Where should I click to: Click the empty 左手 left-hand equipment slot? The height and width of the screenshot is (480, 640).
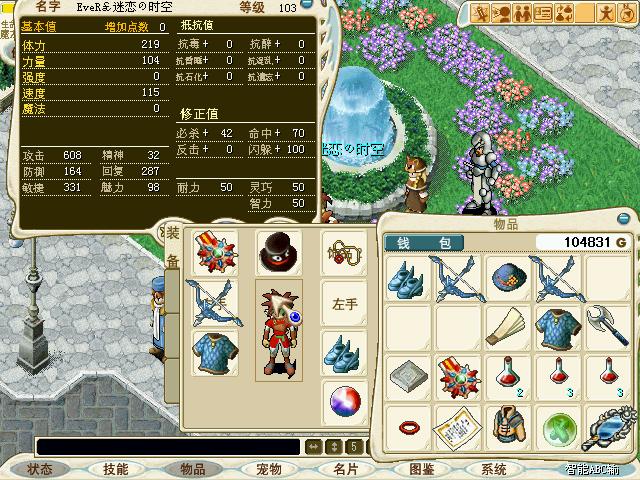point(345,301)
